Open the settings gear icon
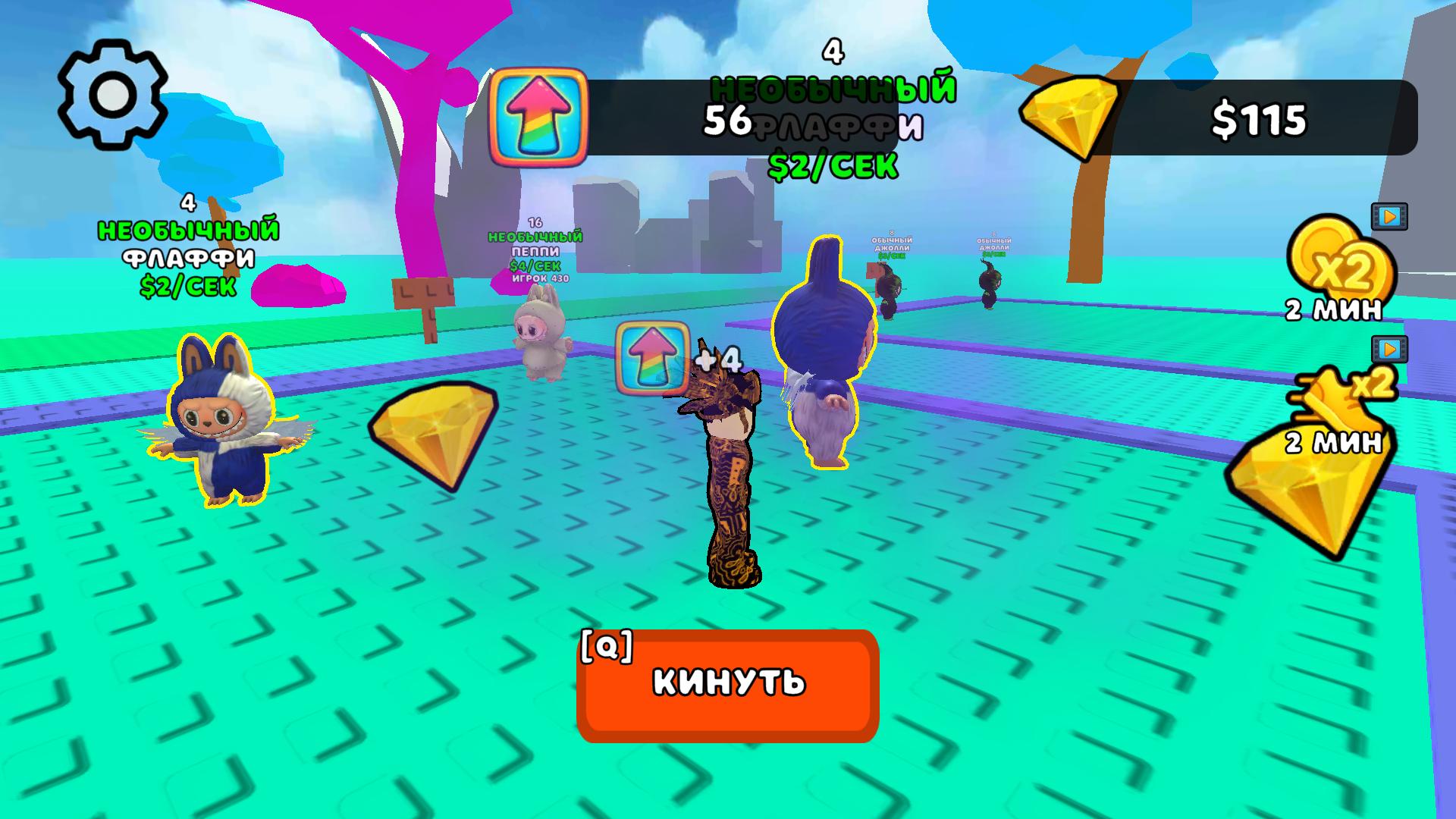Image resolution: width=1456 pixels, height=819 pixels. [x=114, y=95]
